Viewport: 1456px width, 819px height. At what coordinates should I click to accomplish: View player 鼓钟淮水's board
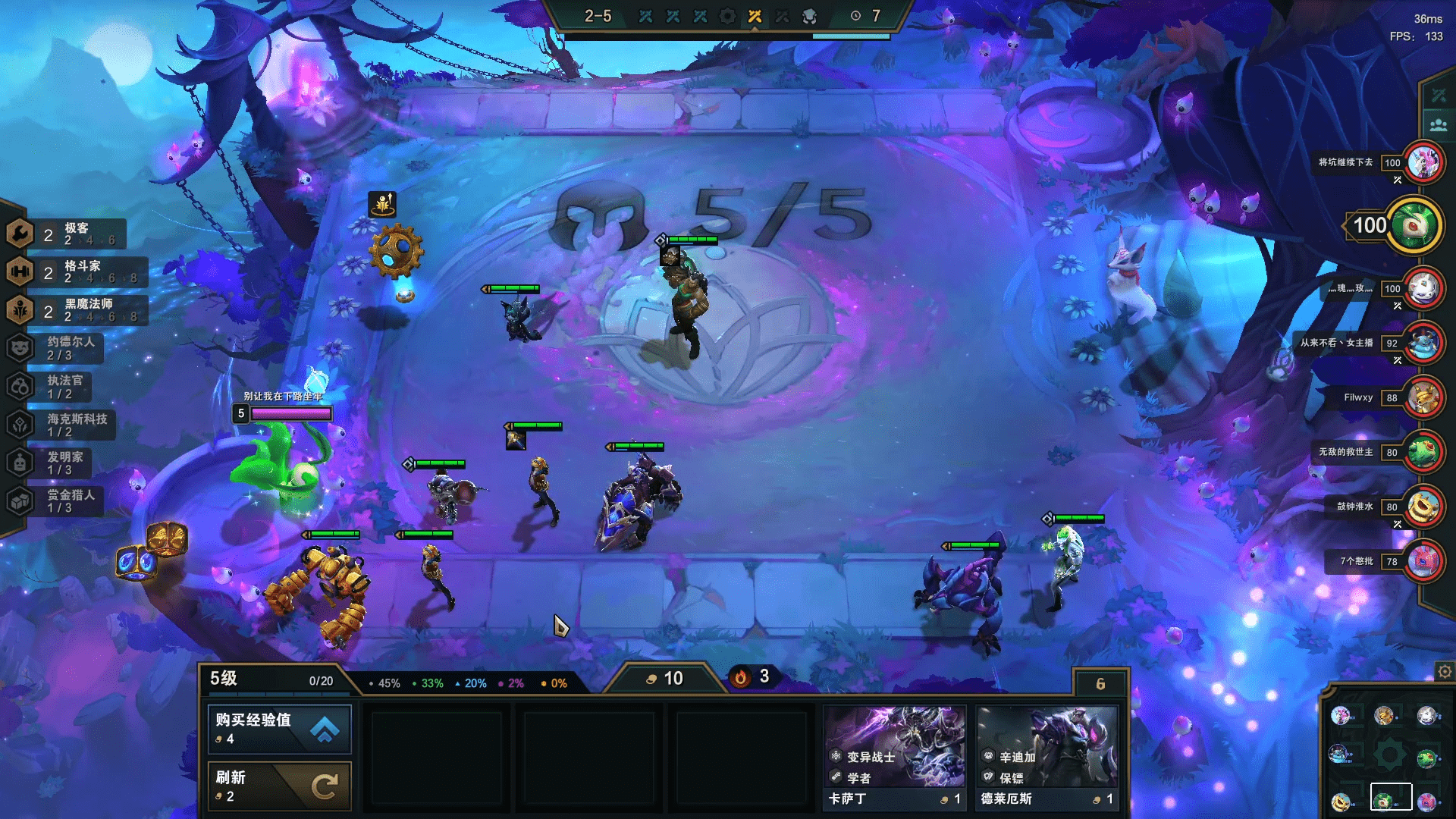coord(1423,507)
